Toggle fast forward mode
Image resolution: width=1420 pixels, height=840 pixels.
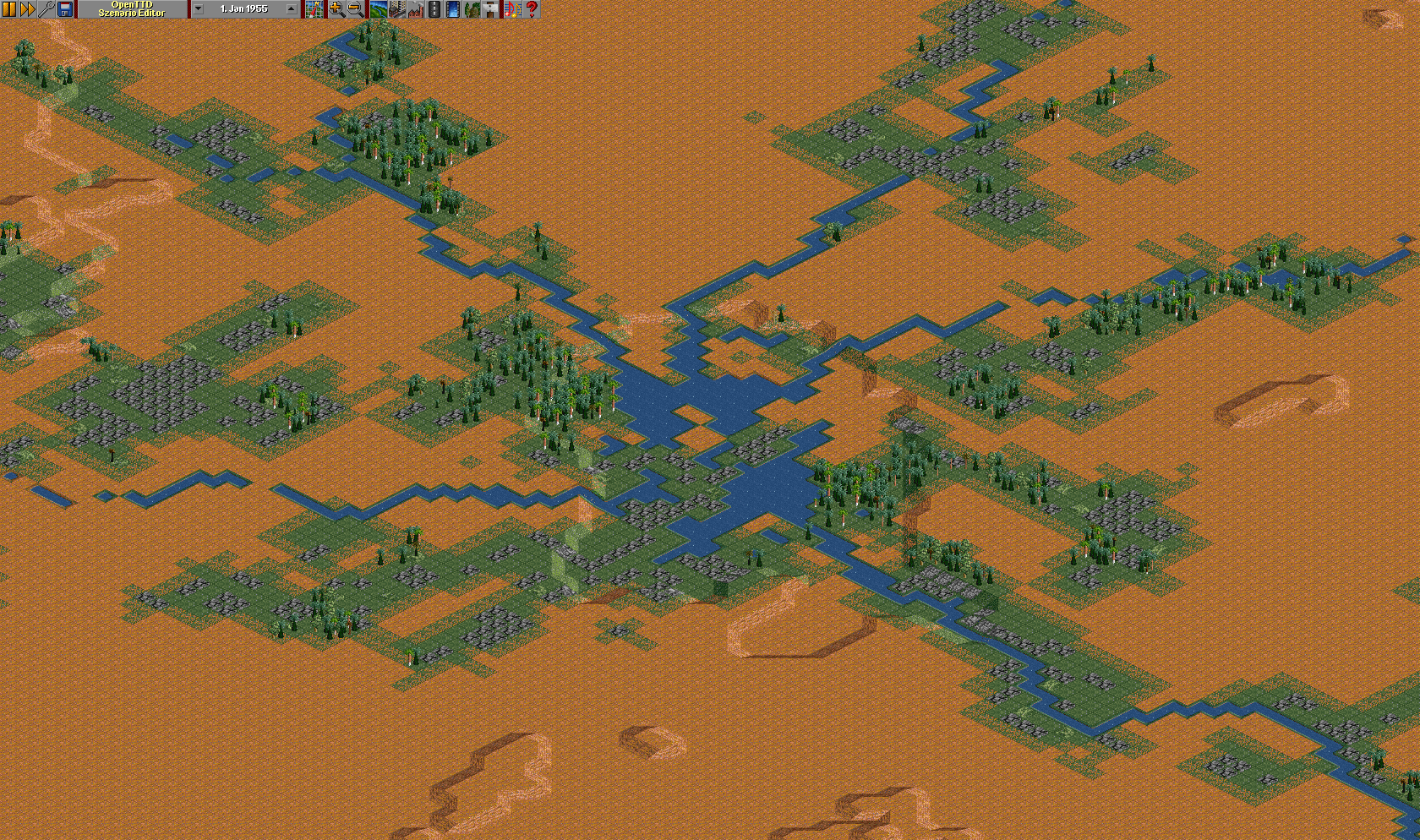tap(28, 9)
